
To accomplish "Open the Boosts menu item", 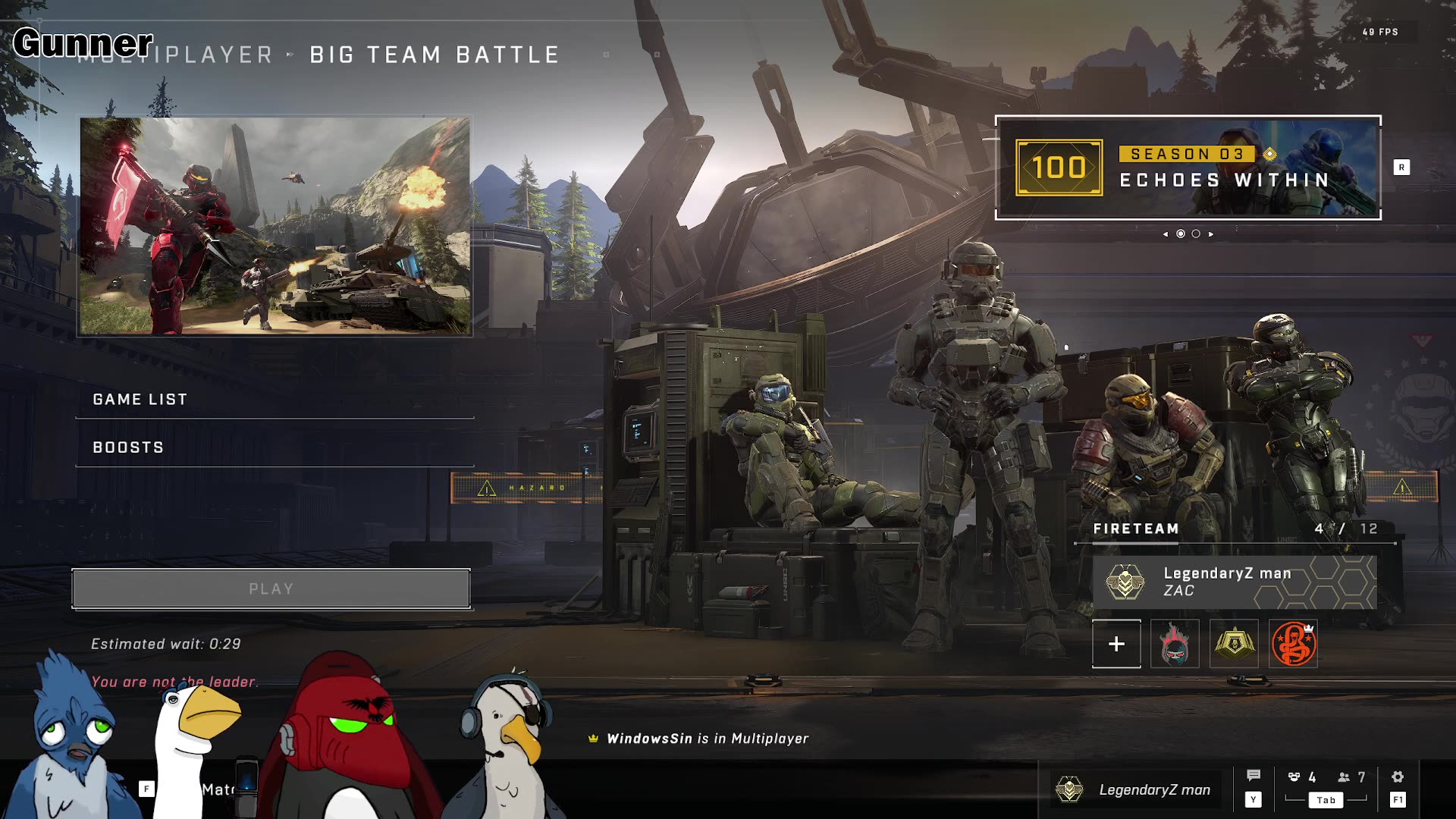I will (x=126, y=447).
